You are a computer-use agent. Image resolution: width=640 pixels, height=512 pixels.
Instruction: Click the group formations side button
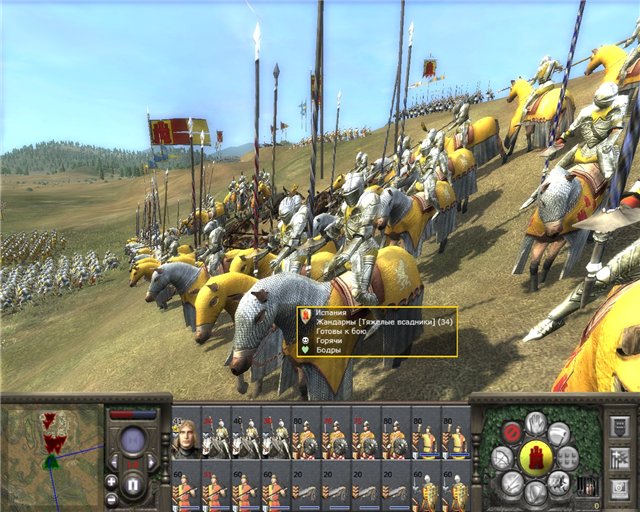(x=619, y=459)
